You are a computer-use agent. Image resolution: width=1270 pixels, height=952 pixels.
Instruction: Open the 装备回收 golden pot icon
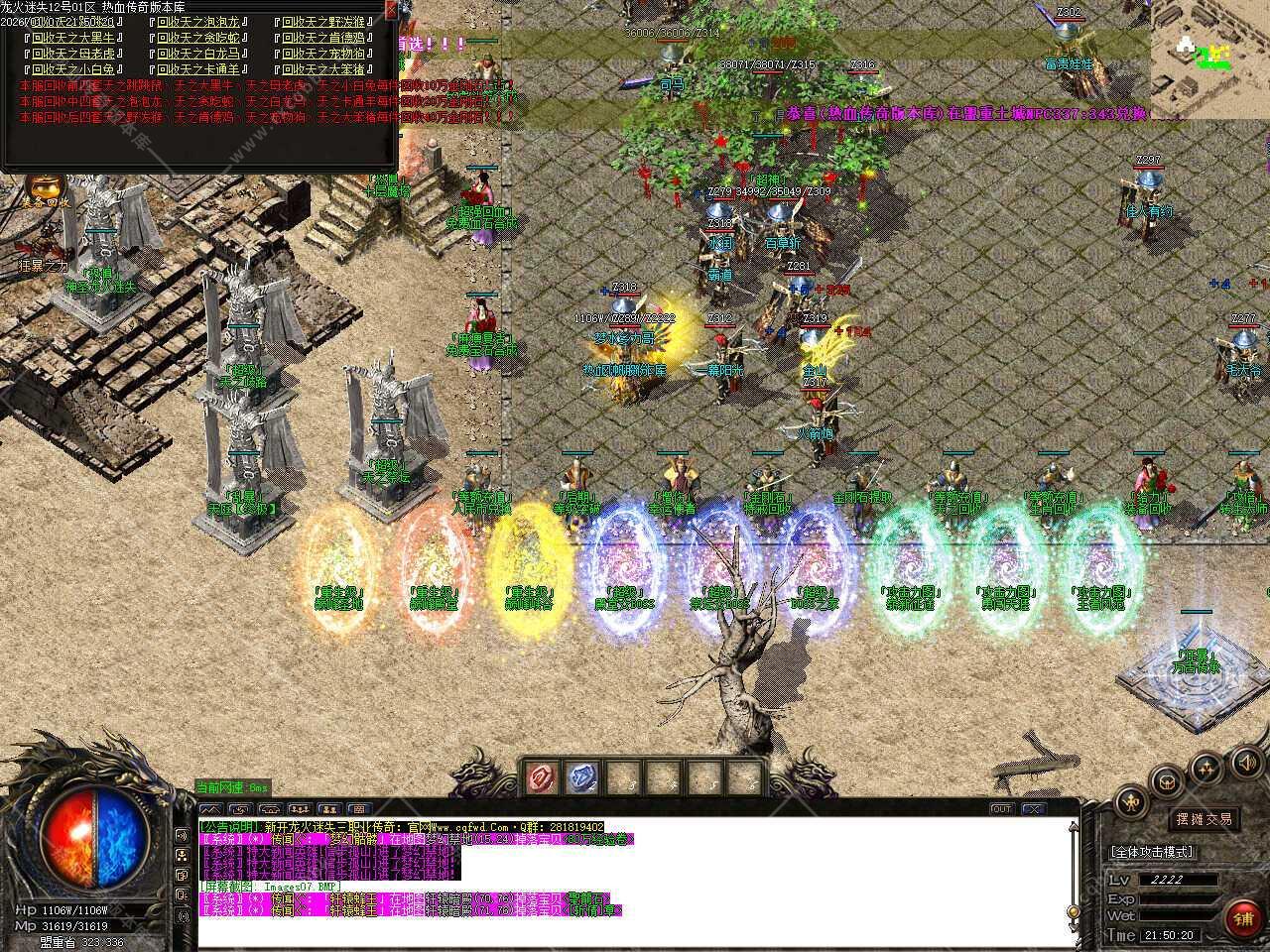45,188
